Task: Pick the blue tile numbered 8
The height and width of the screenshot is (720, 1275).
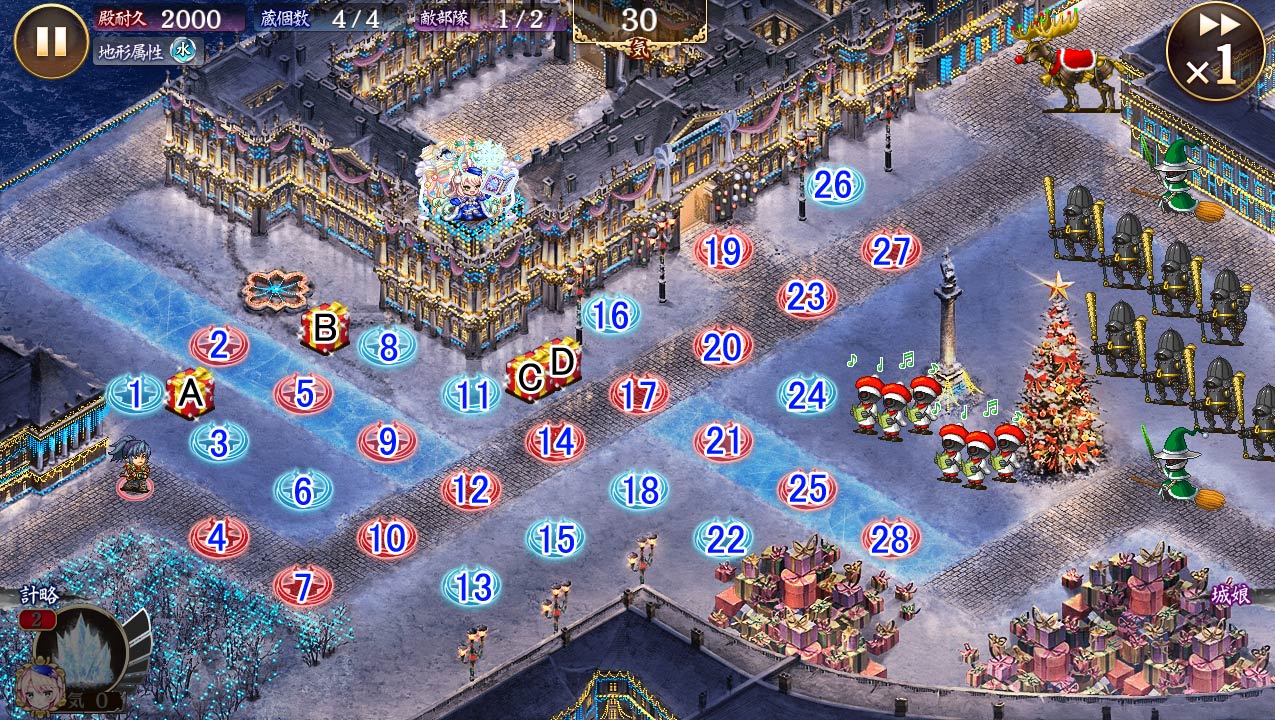Action: click(388, 346)
